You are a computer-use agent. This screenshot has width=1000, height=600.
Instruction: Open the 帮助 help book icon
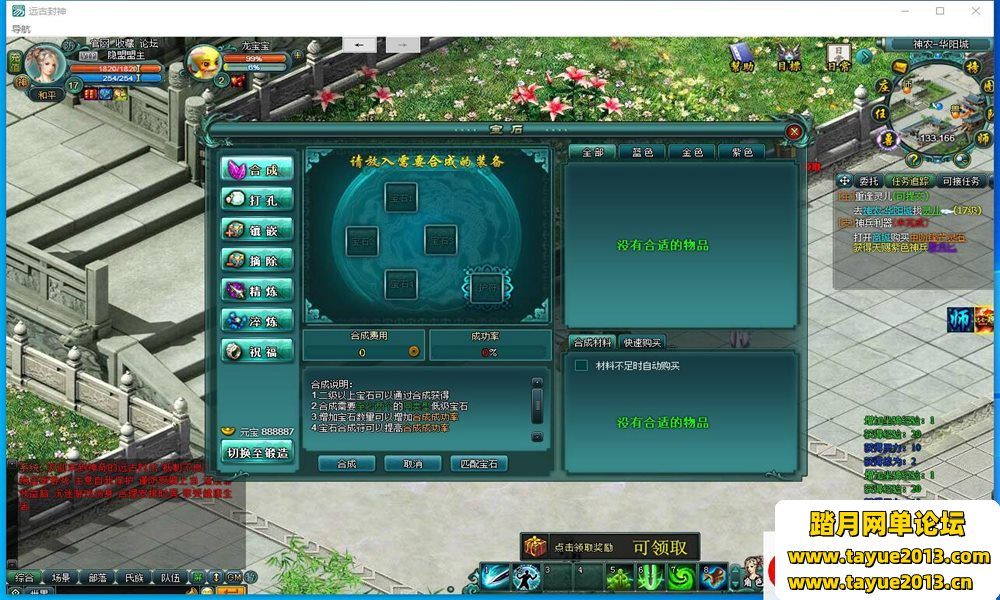(741, 53)
